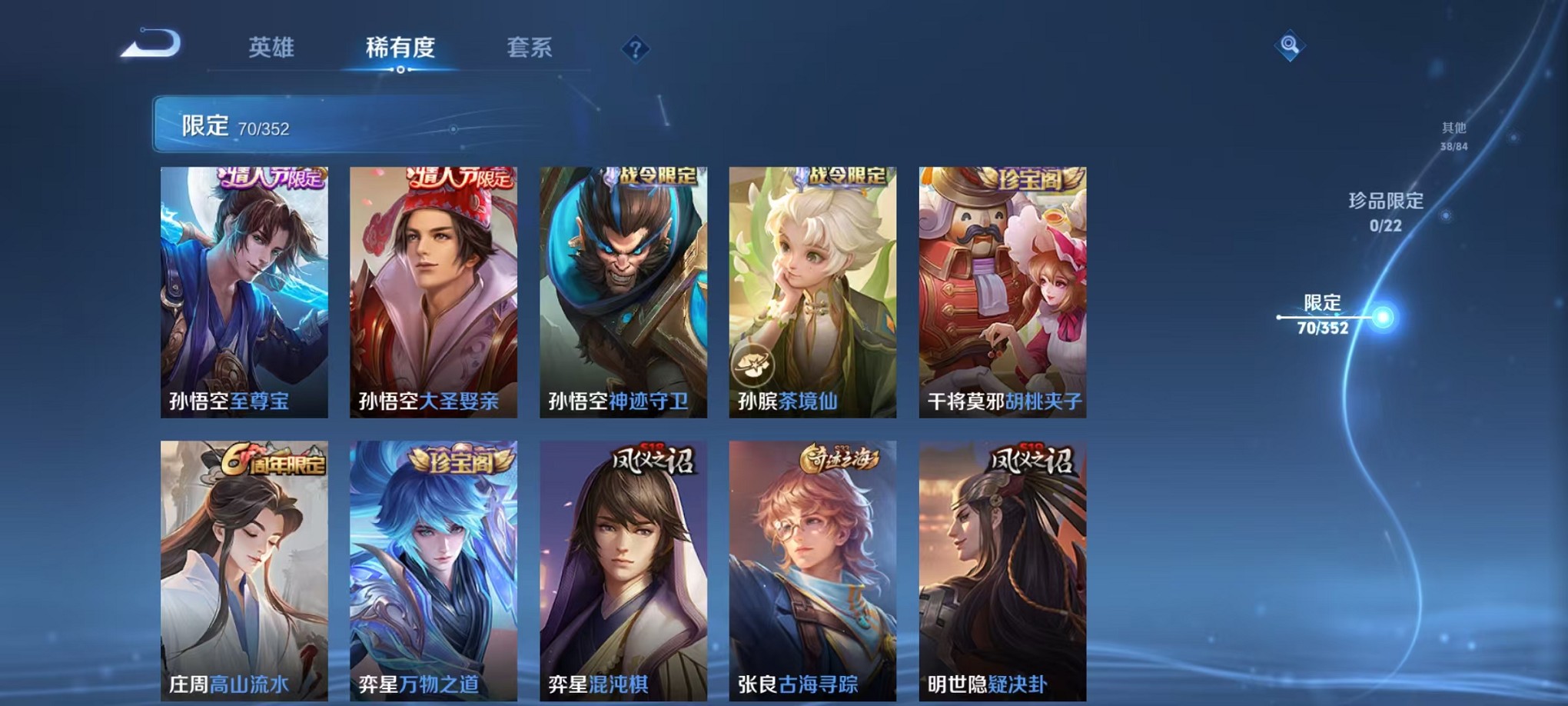This screenshot has height=706, width=1568.
Task: Open the diamond question mark help icon
Action: click(634, 50)
